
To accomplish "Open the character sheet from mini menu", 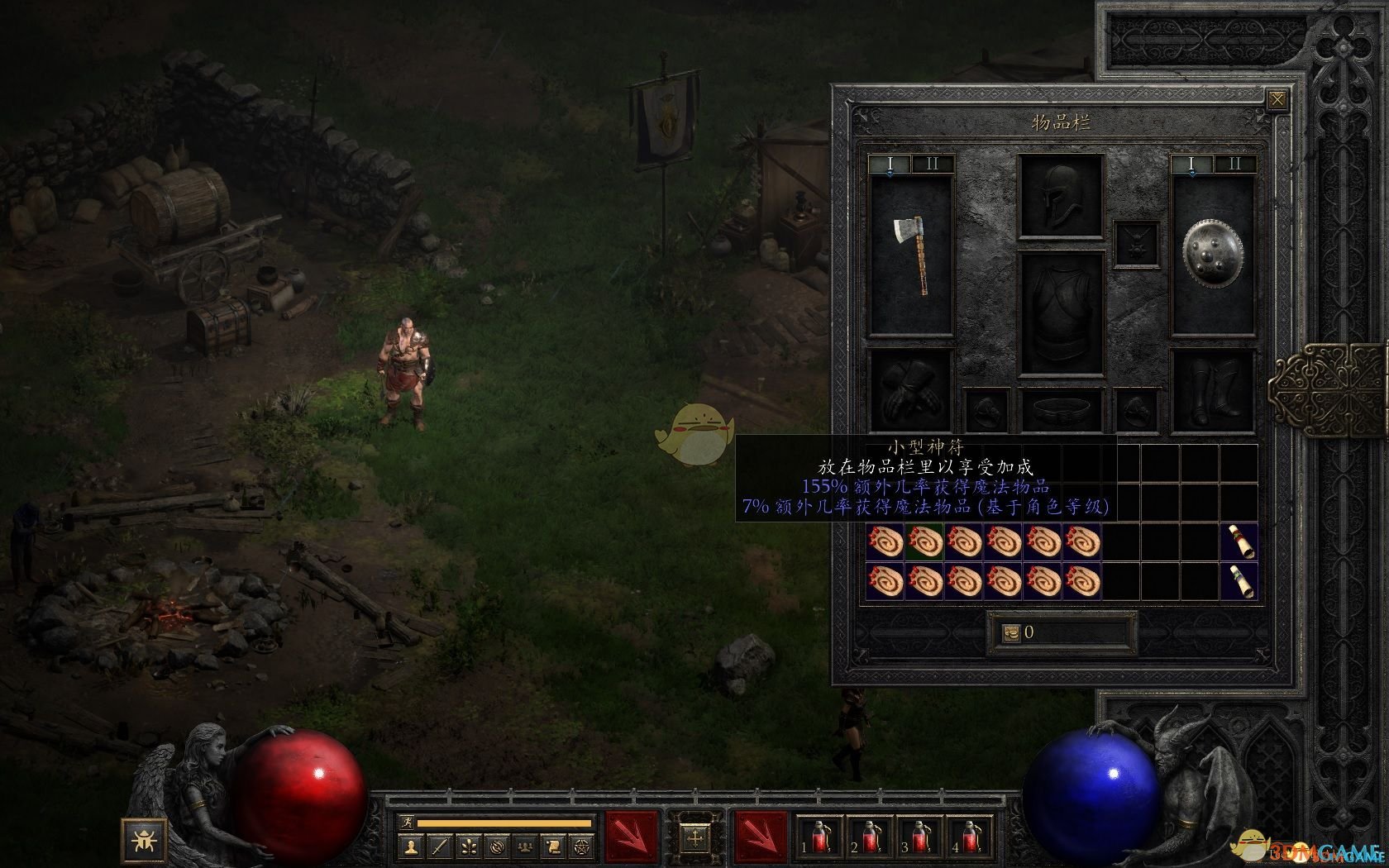I will point(411,846).
